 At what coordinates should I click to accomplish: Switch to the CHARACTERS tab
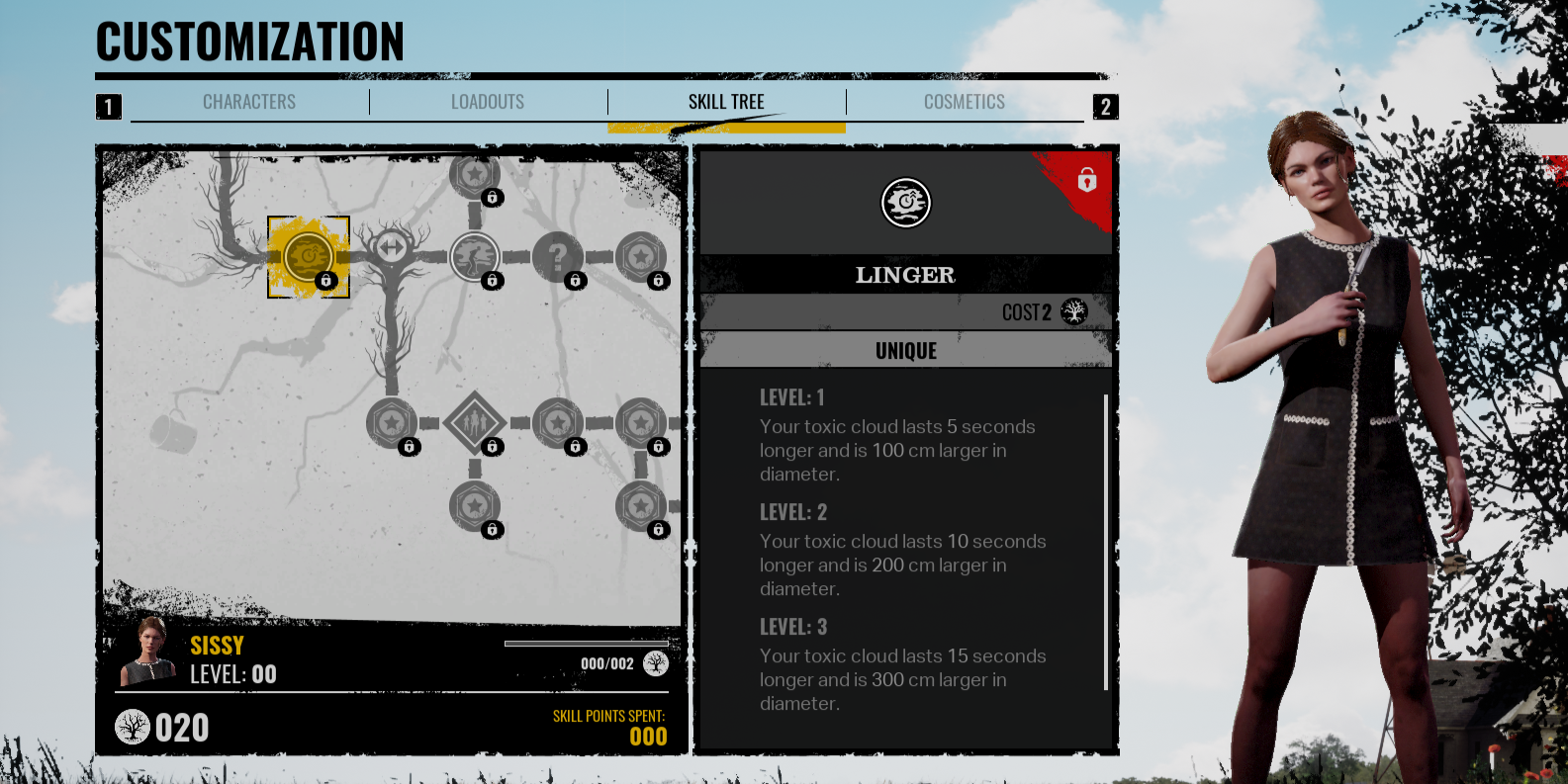(x=249, y=101)
